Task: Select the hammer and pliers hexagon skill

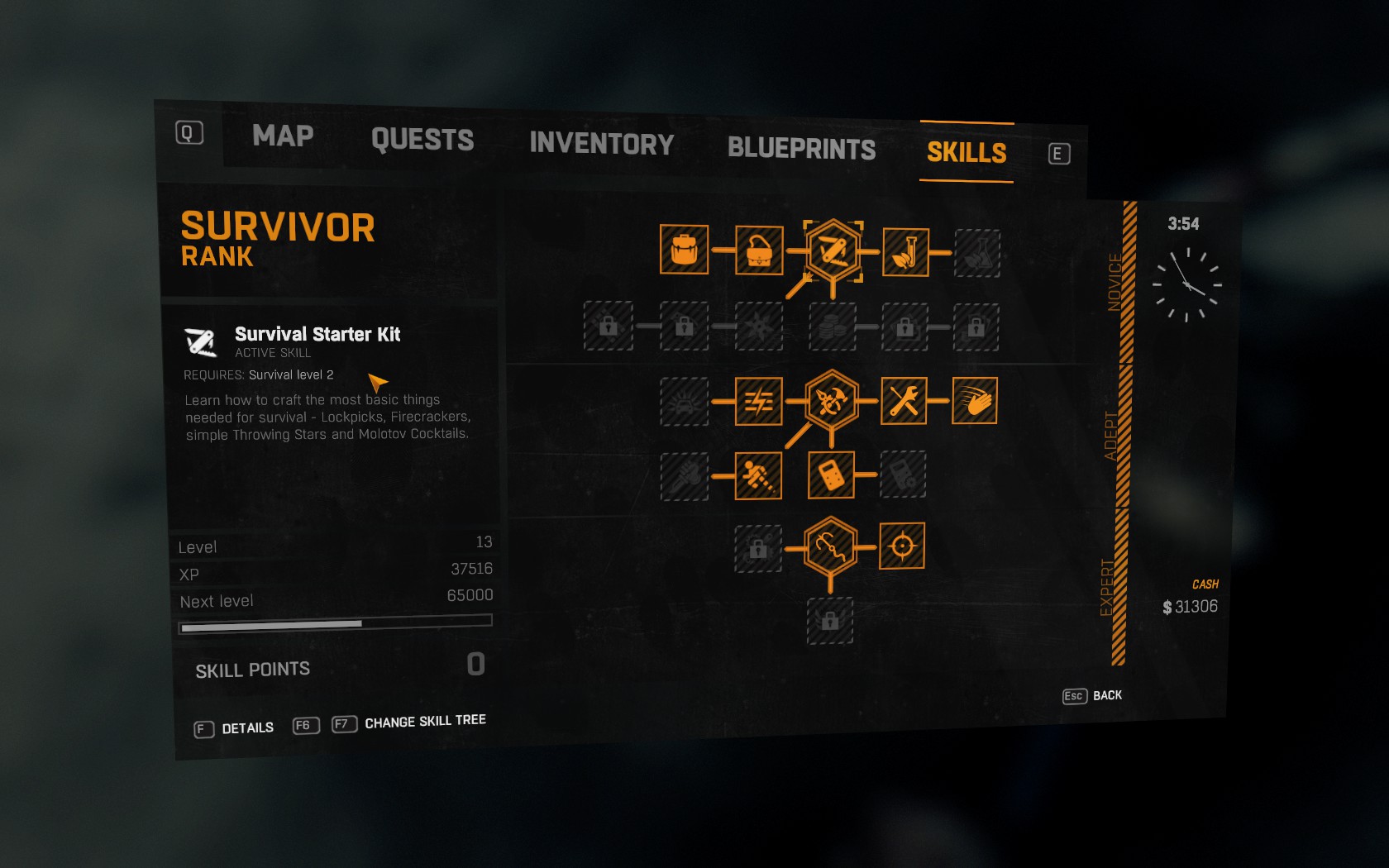Action: tap(831, 401)
